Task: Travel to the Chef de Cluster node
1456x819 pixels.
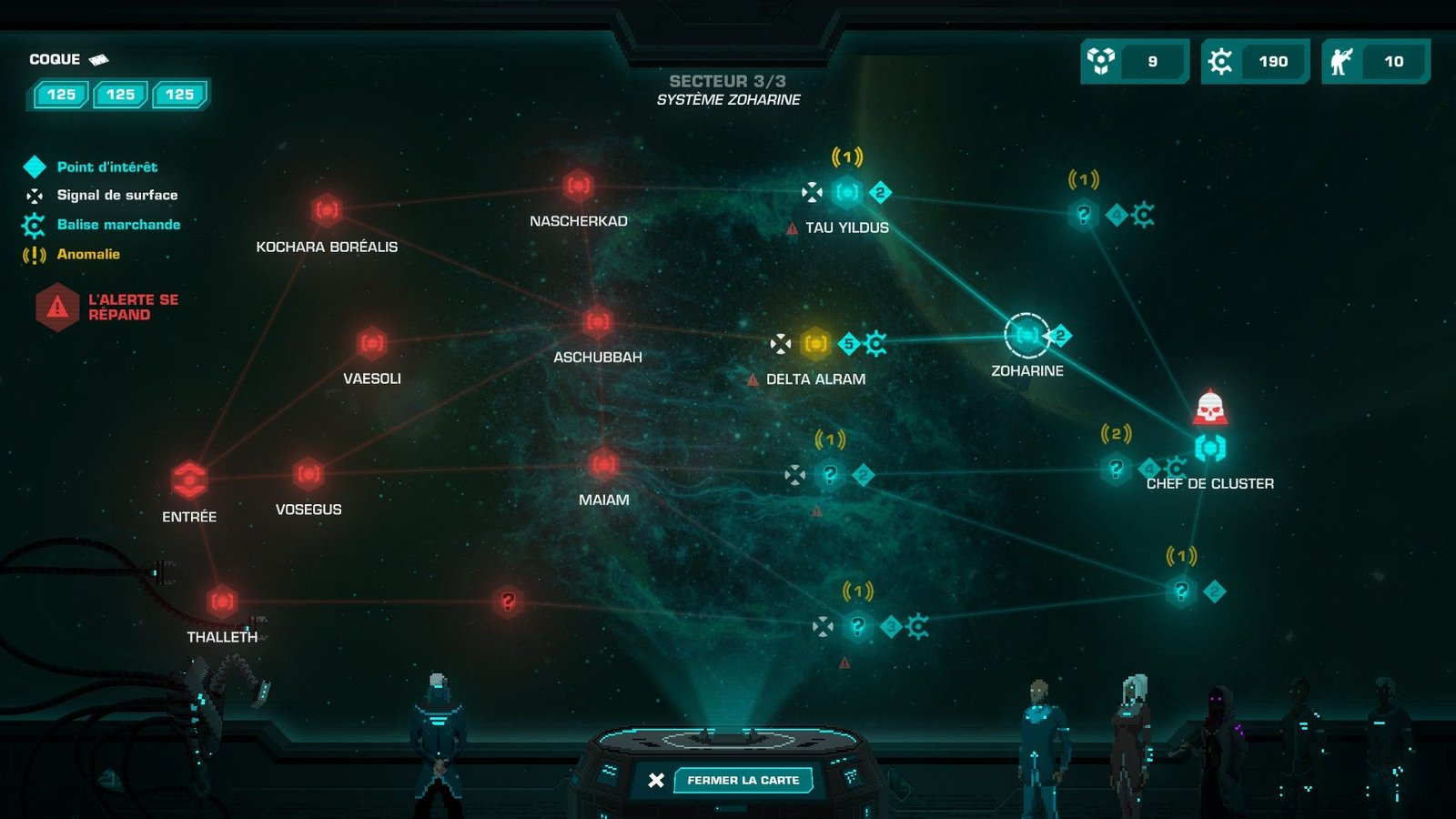Action: click(1209, 447)
